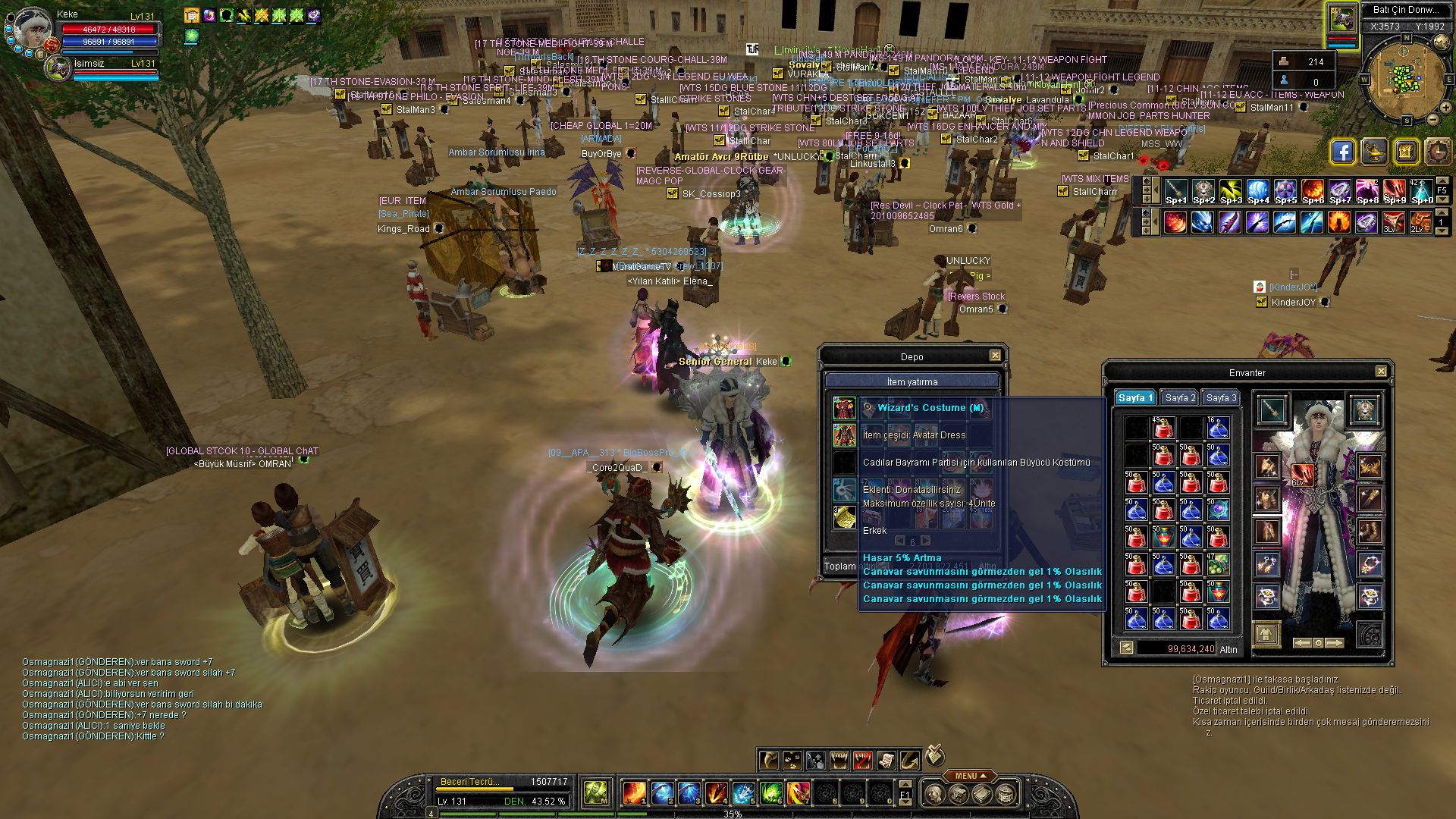Viewport: 1456px width, 819px height.
Task: Activate the green skill in hotbar slot 6
Action: point(770,793)
